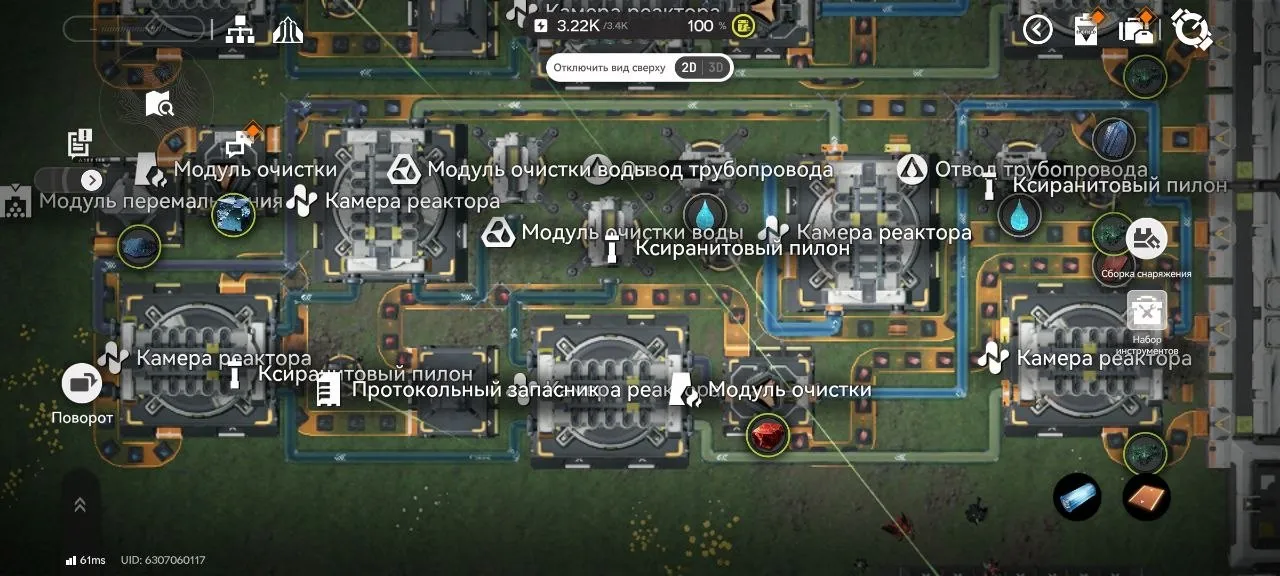1280x576 pixels.
Task: Open the buildings icon with orange marker
Action: 1136,29
